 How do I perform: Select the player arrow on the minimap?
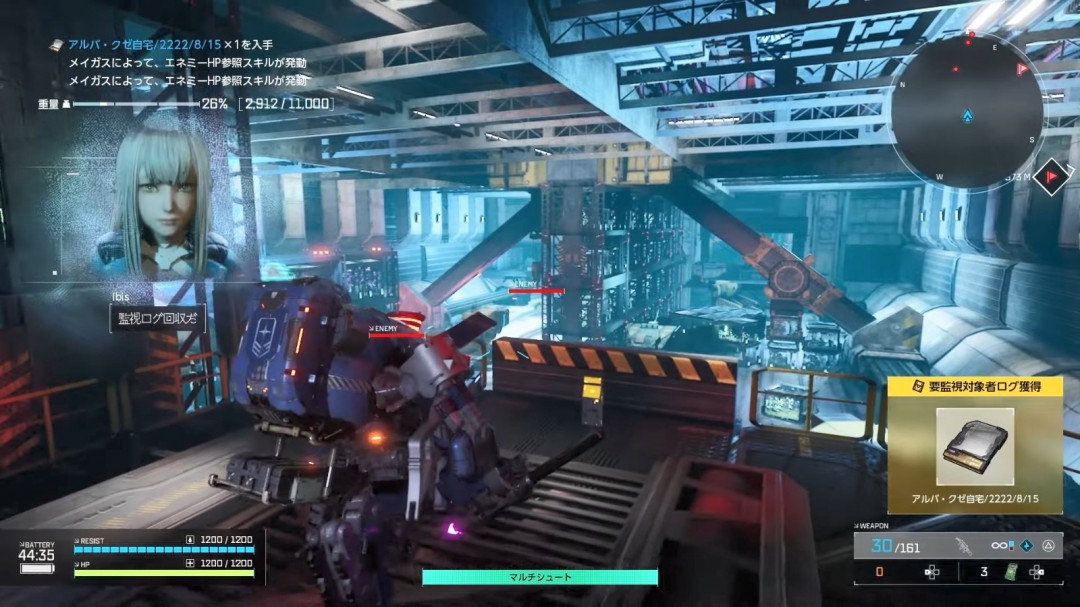[967, 116]
